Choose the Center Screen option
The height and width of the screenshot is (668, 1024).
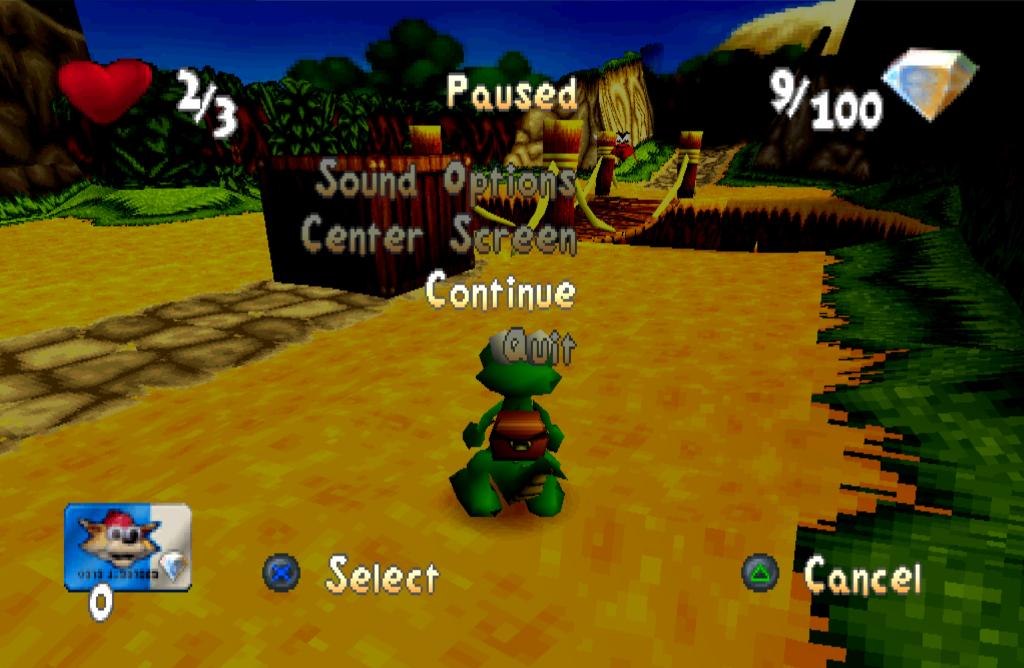pos(439,236)
